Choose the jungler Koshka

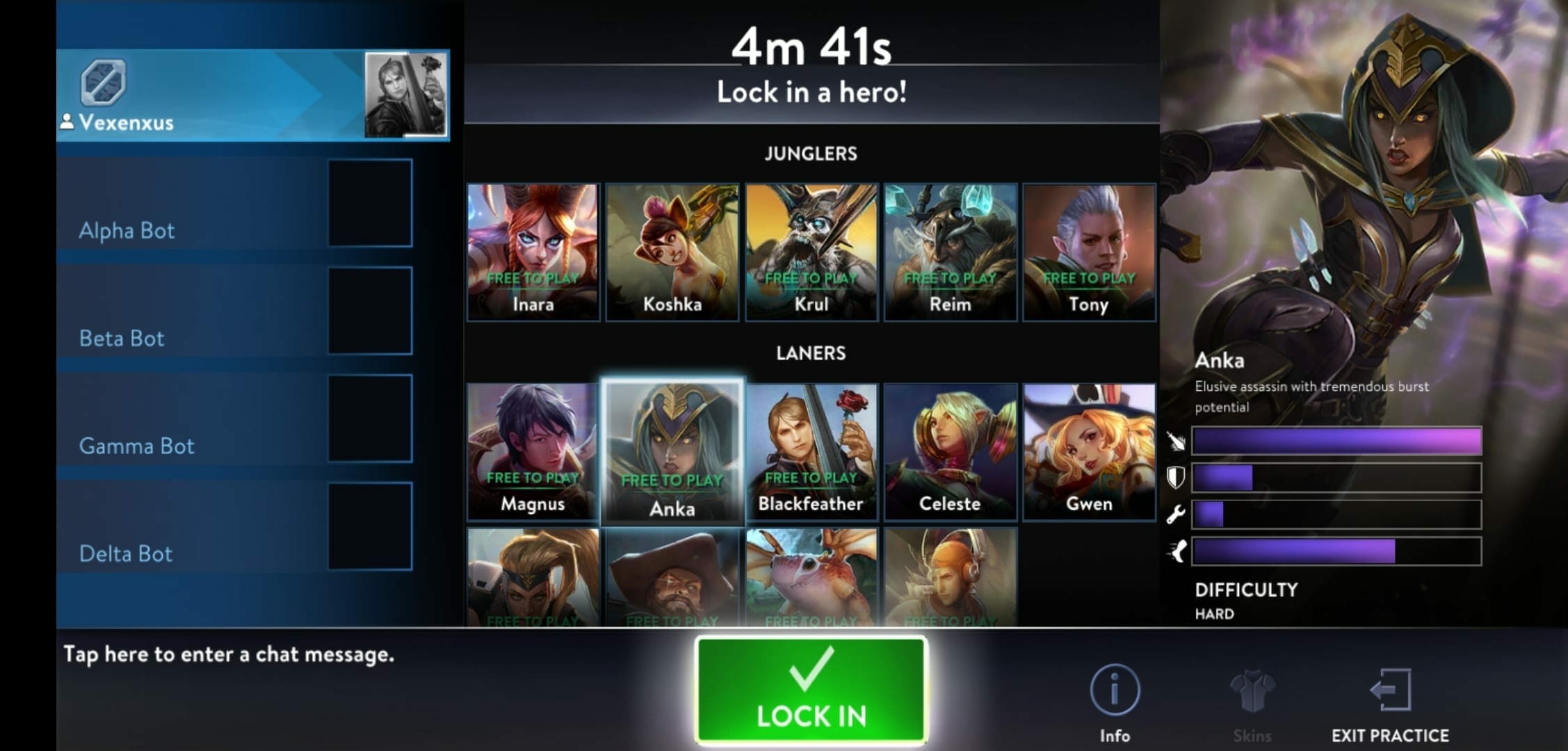click(672, 252)
